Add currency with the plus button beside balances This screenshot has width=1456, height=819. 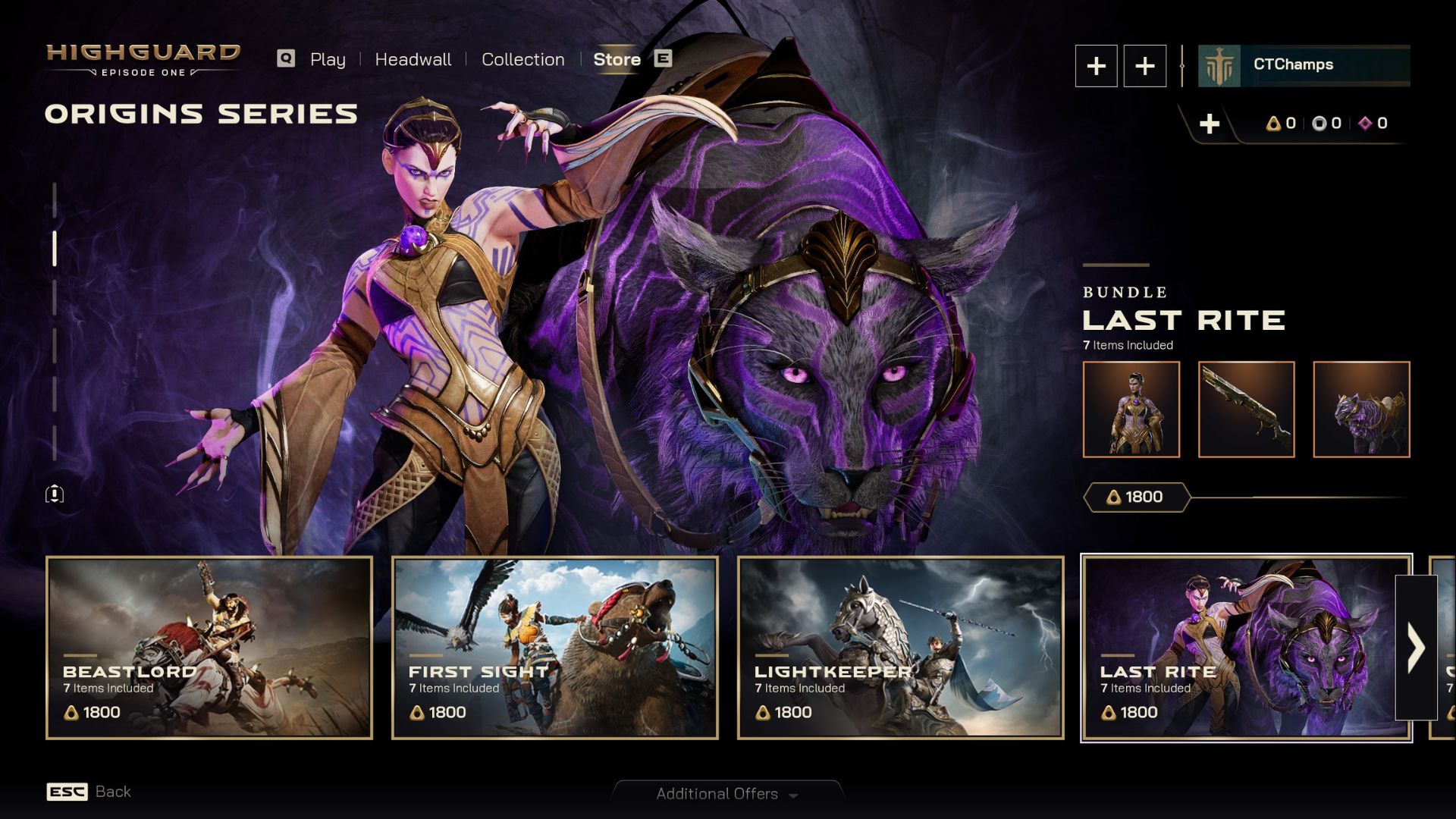click(1210, 124)
